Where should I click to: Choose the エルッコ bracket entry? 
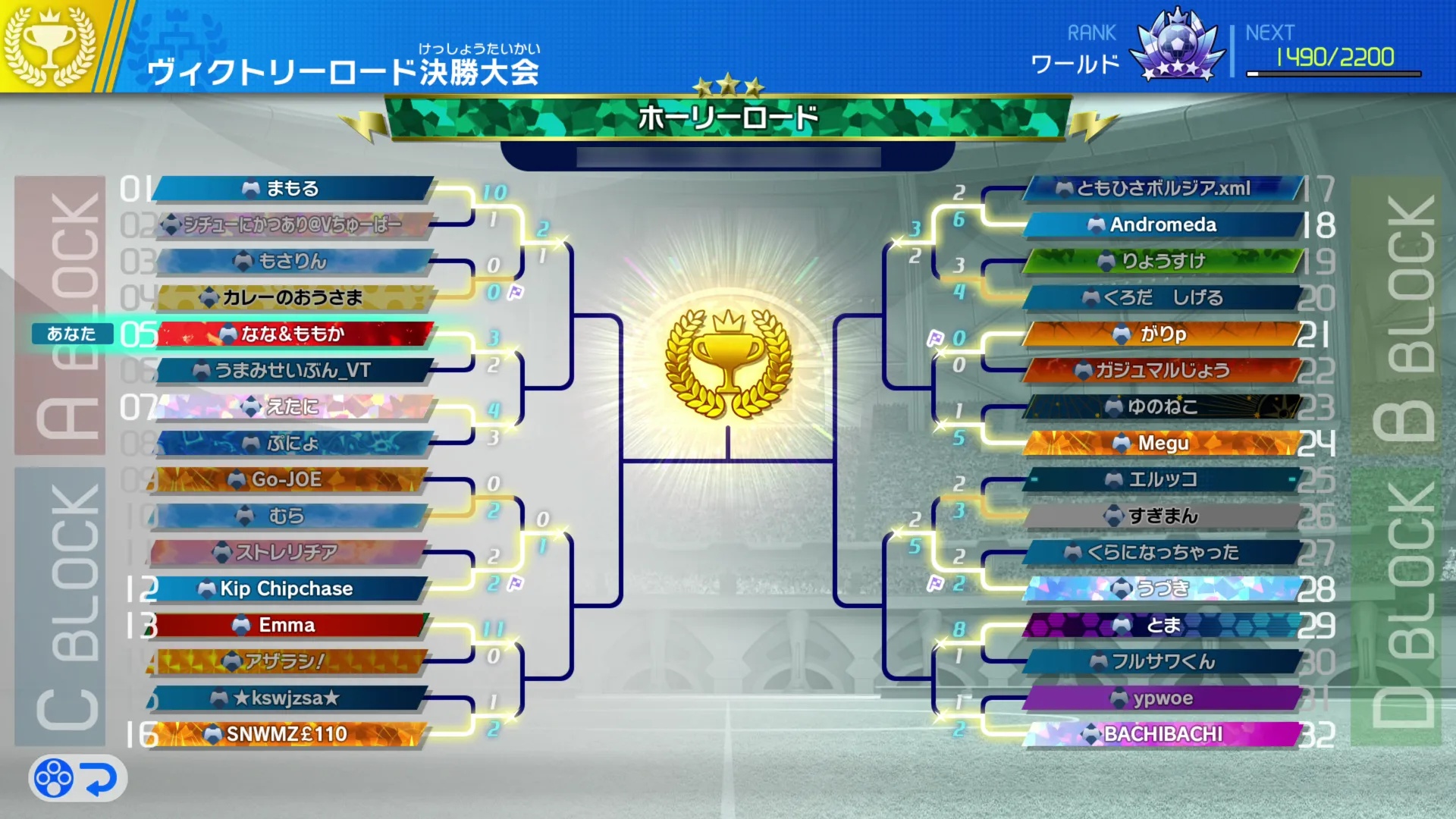(x=1163, y=480)
